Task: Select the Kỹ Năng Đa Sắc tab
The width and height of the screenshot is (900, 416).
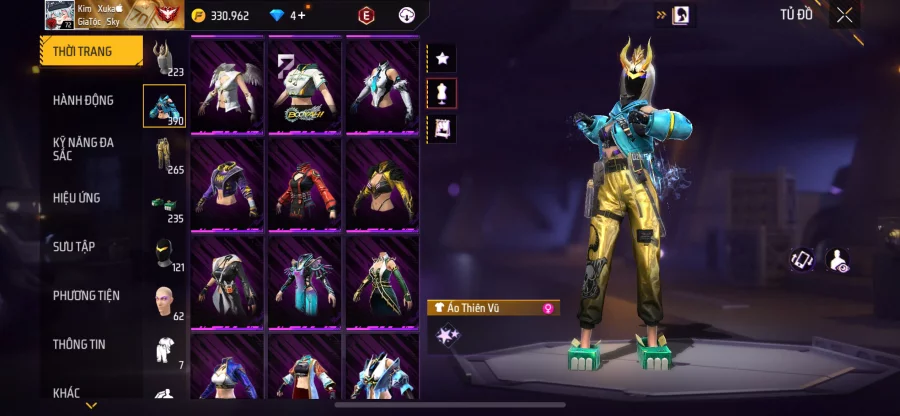Action: (84, 149)
